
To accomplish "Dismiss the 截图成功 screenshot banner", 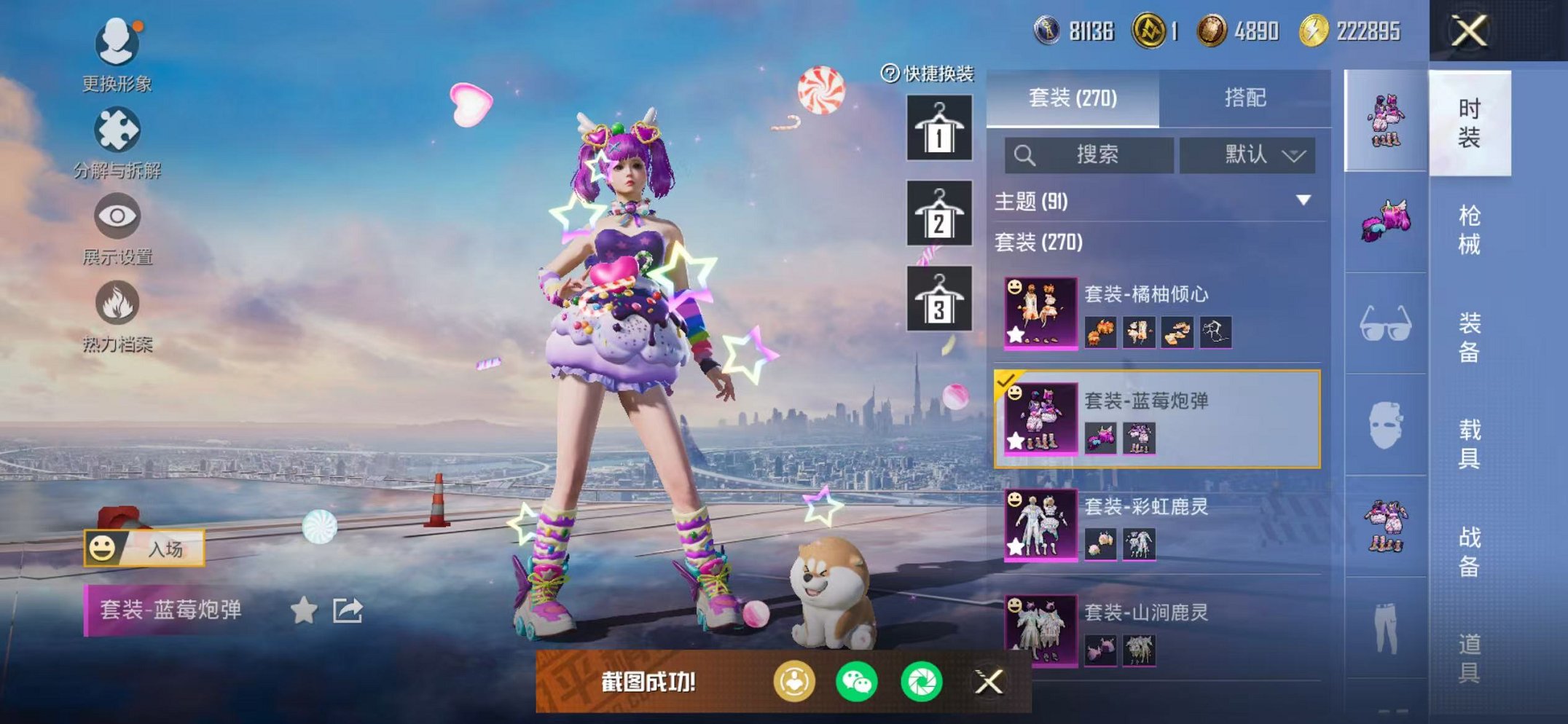I will 989,682.
